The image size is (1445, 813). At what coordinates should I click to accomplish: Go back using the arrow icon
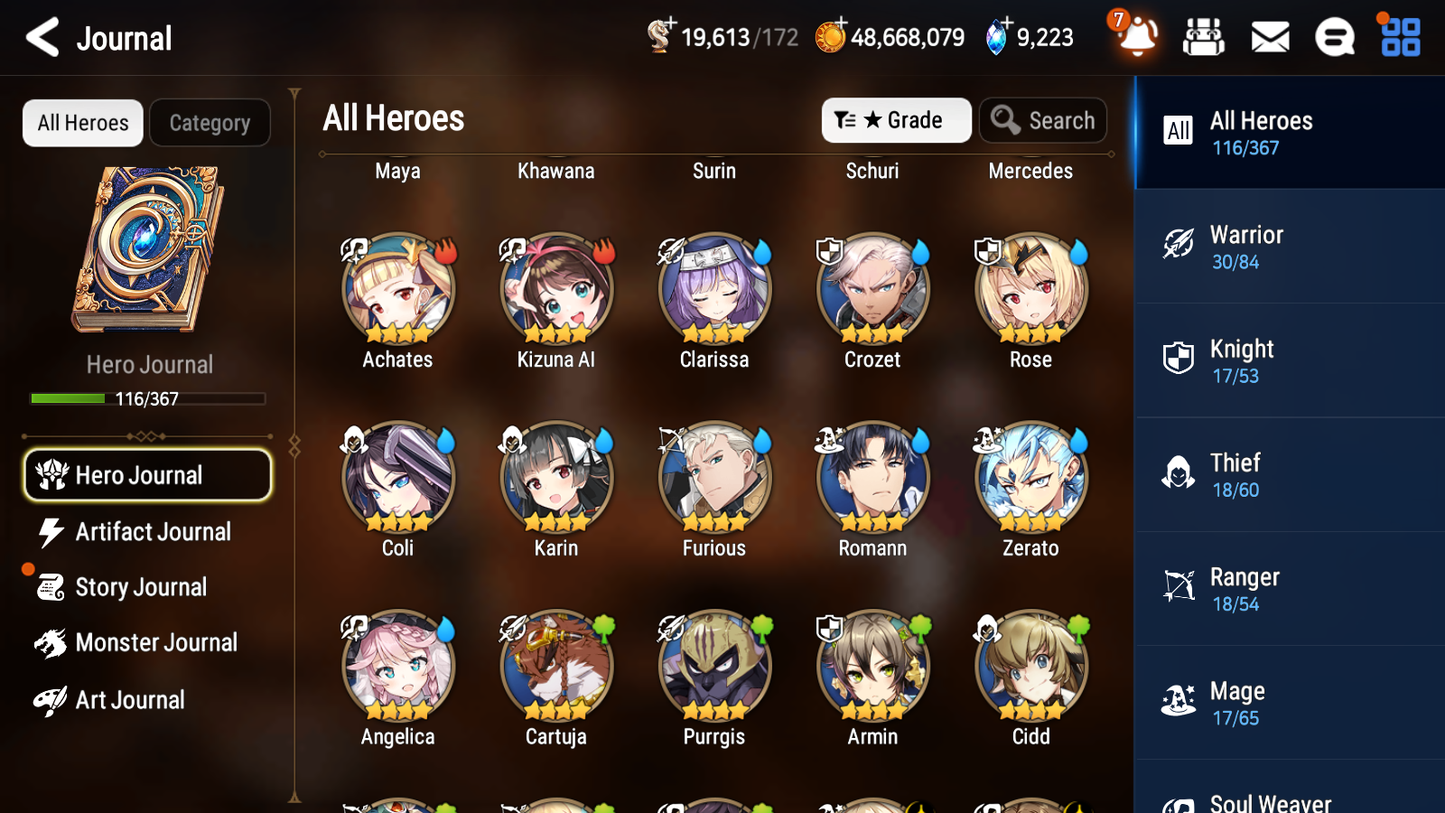pyautogui.click(x=40, y=36)
